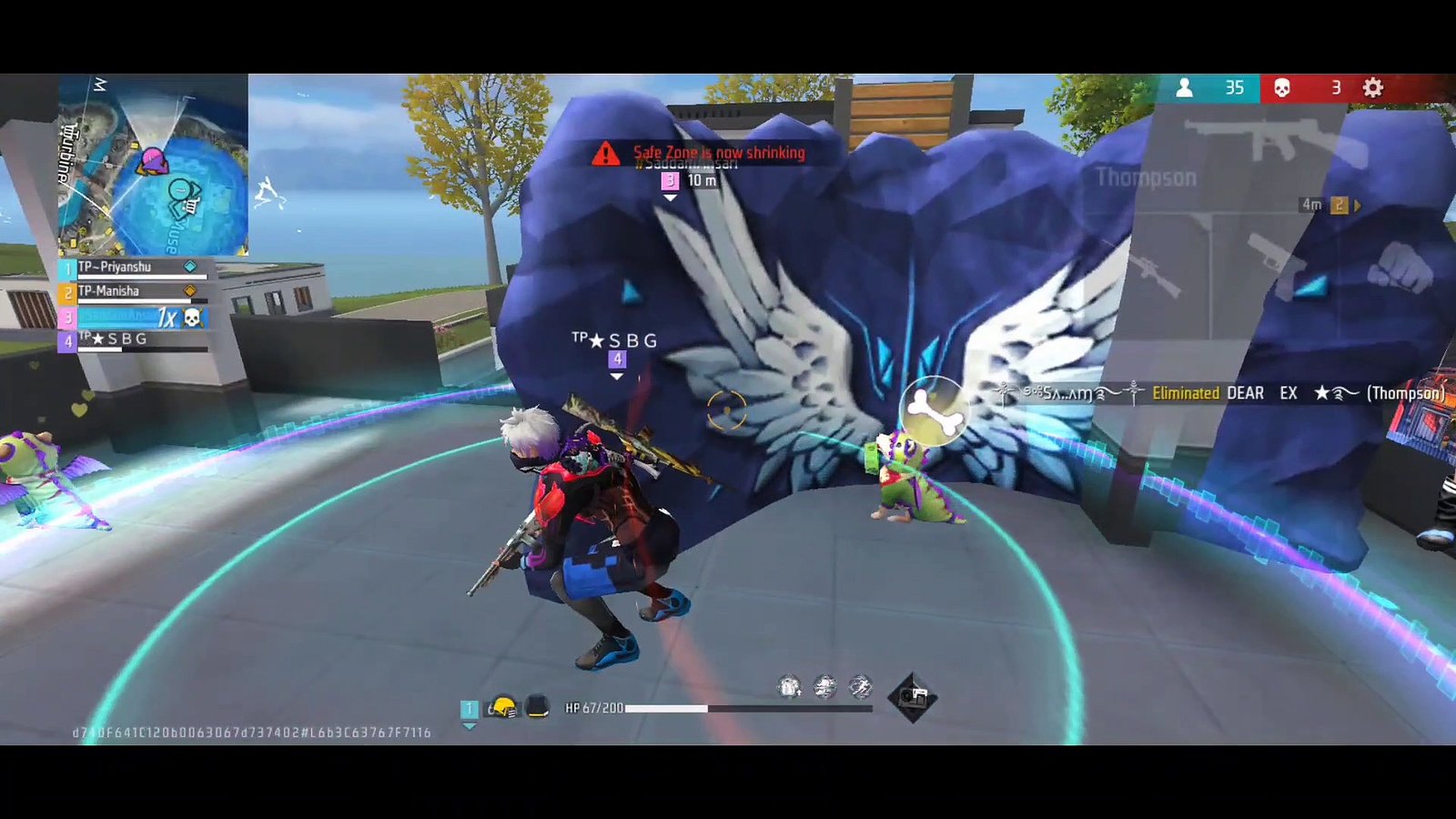The image size is (1456, 819).
Task: Tap the pet bone icon
Action: coord(932,409)
